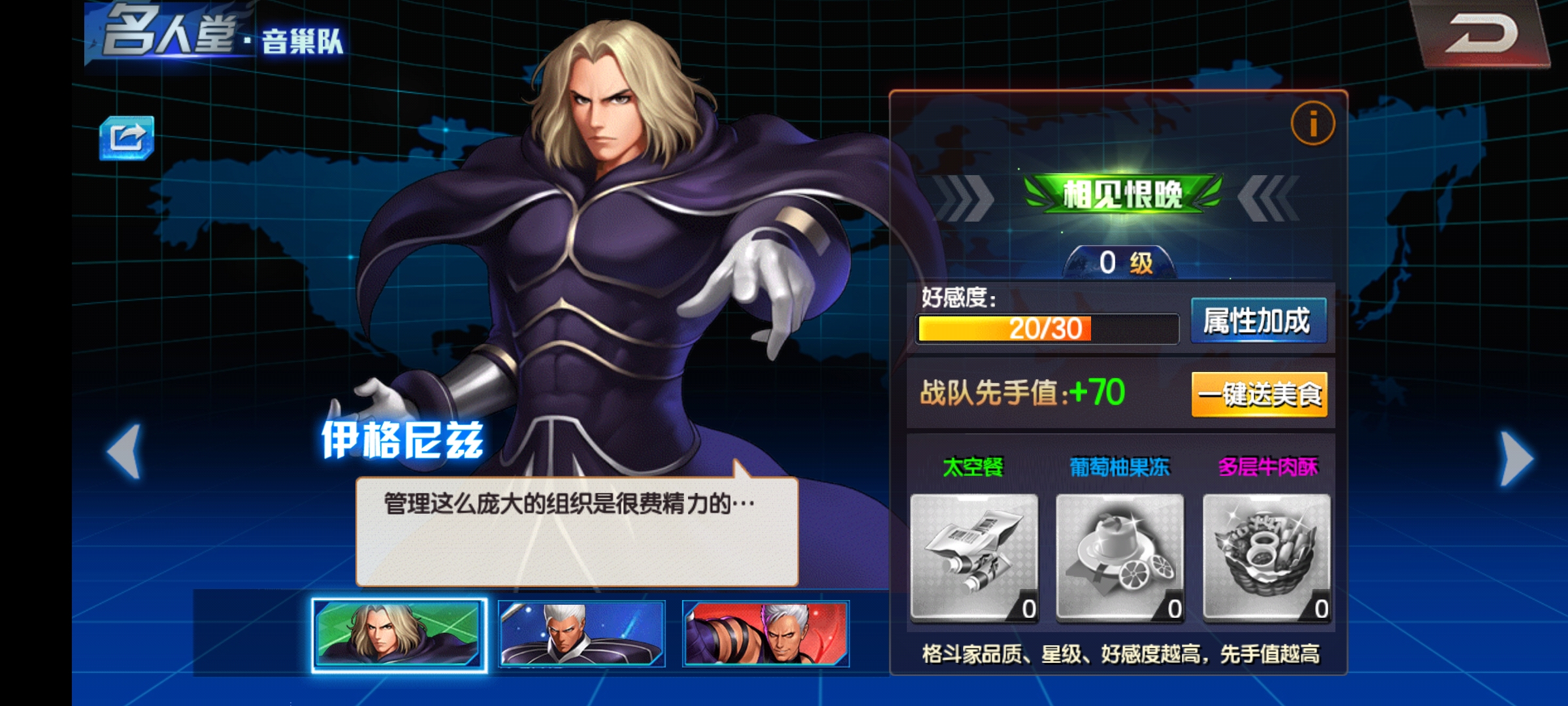Open the info (i) tooltip on the panel
1568x706 pixels.
[1315, 124]
